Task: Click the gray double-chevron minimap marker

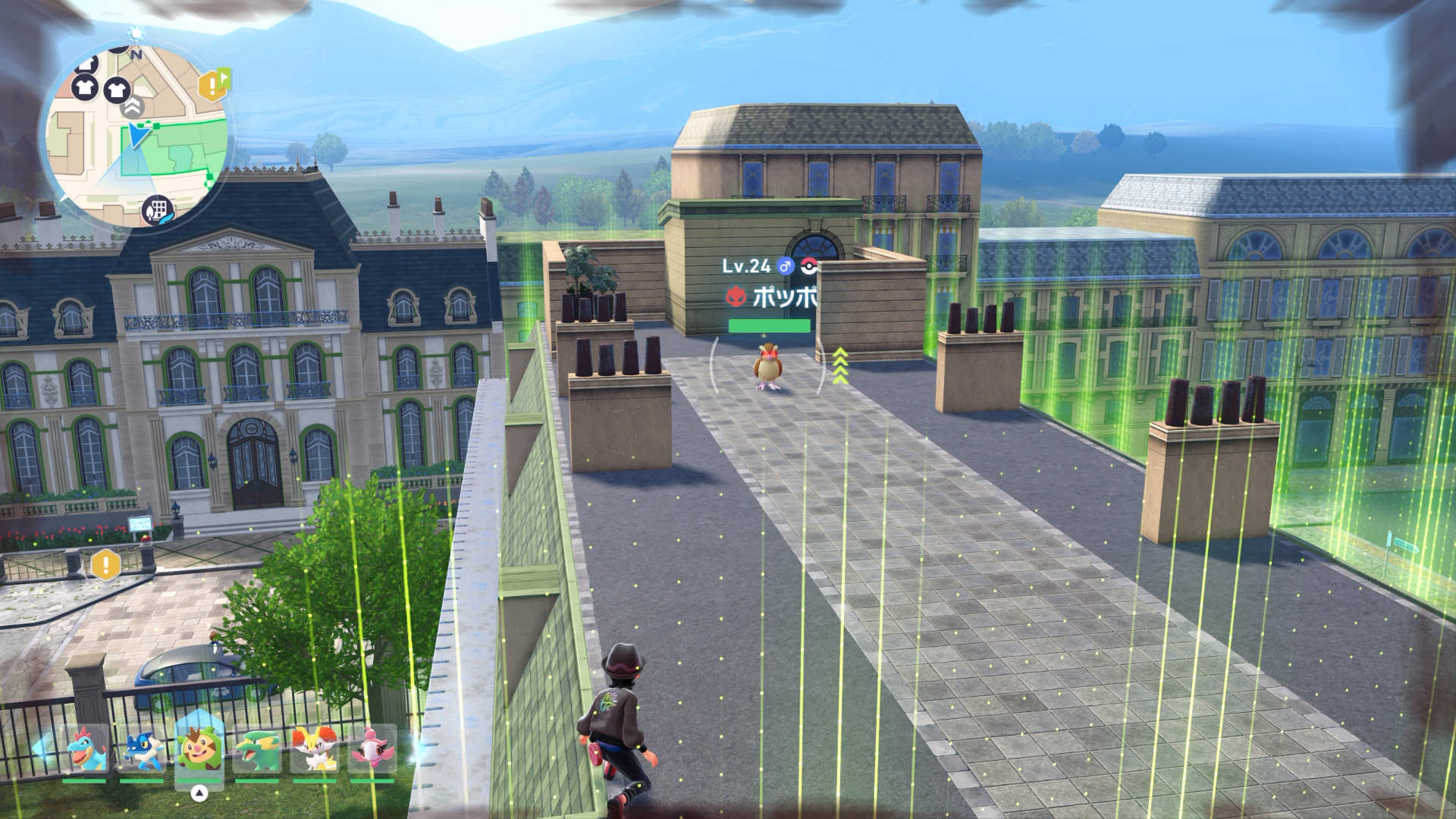Action: [133, 107]
